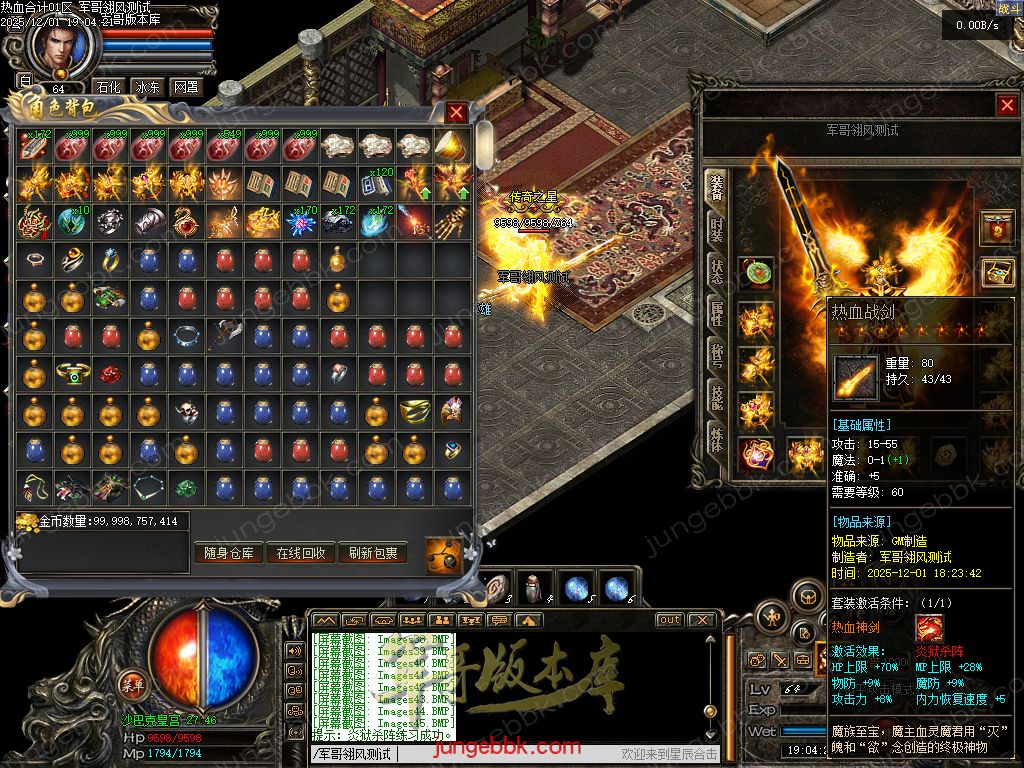1024x768 pixels.
Task: Close the character equipment panel
Action: [1006, 105]
